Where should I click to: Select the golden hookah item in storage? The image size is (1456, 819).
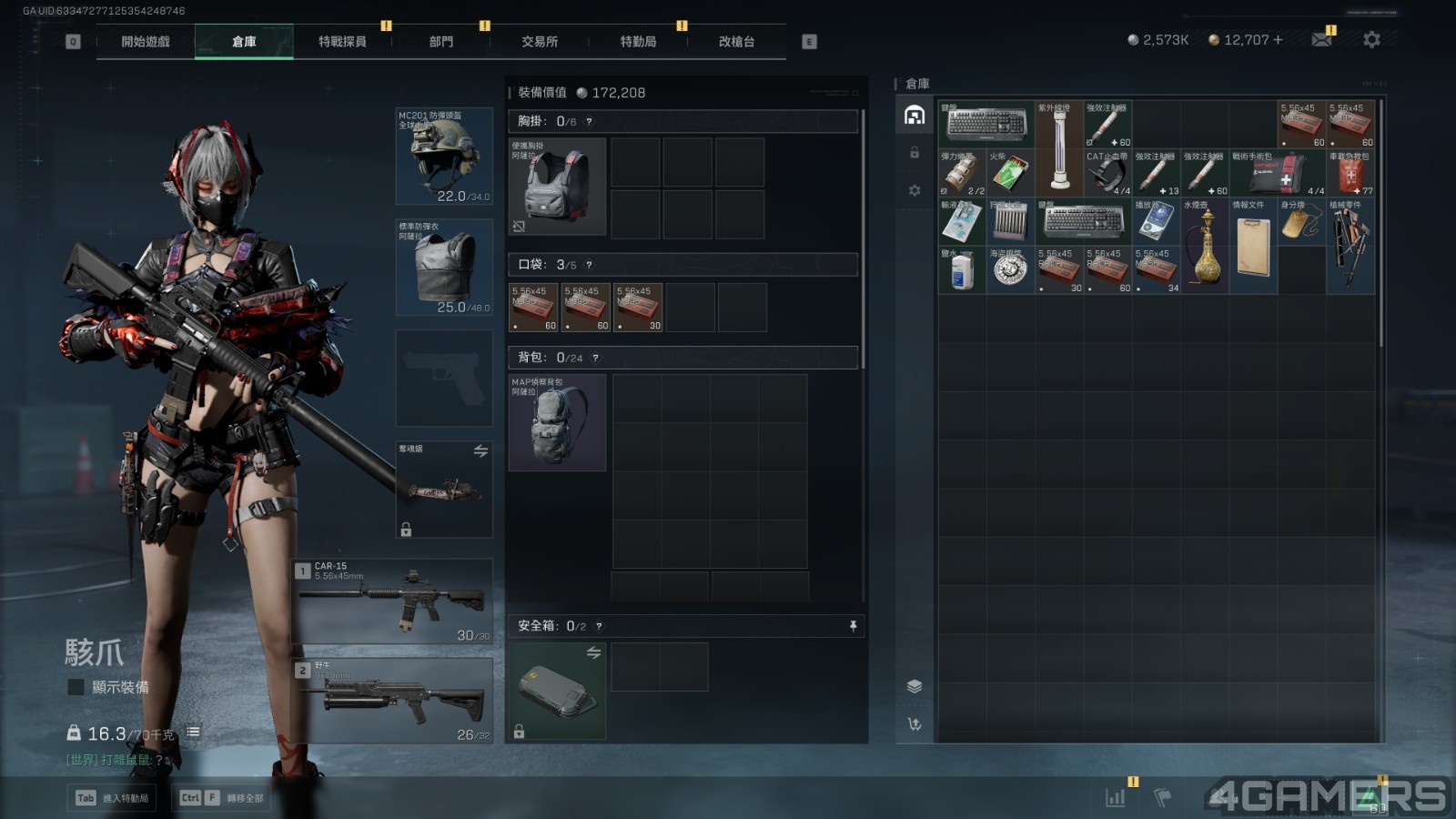pos(1205,246)
